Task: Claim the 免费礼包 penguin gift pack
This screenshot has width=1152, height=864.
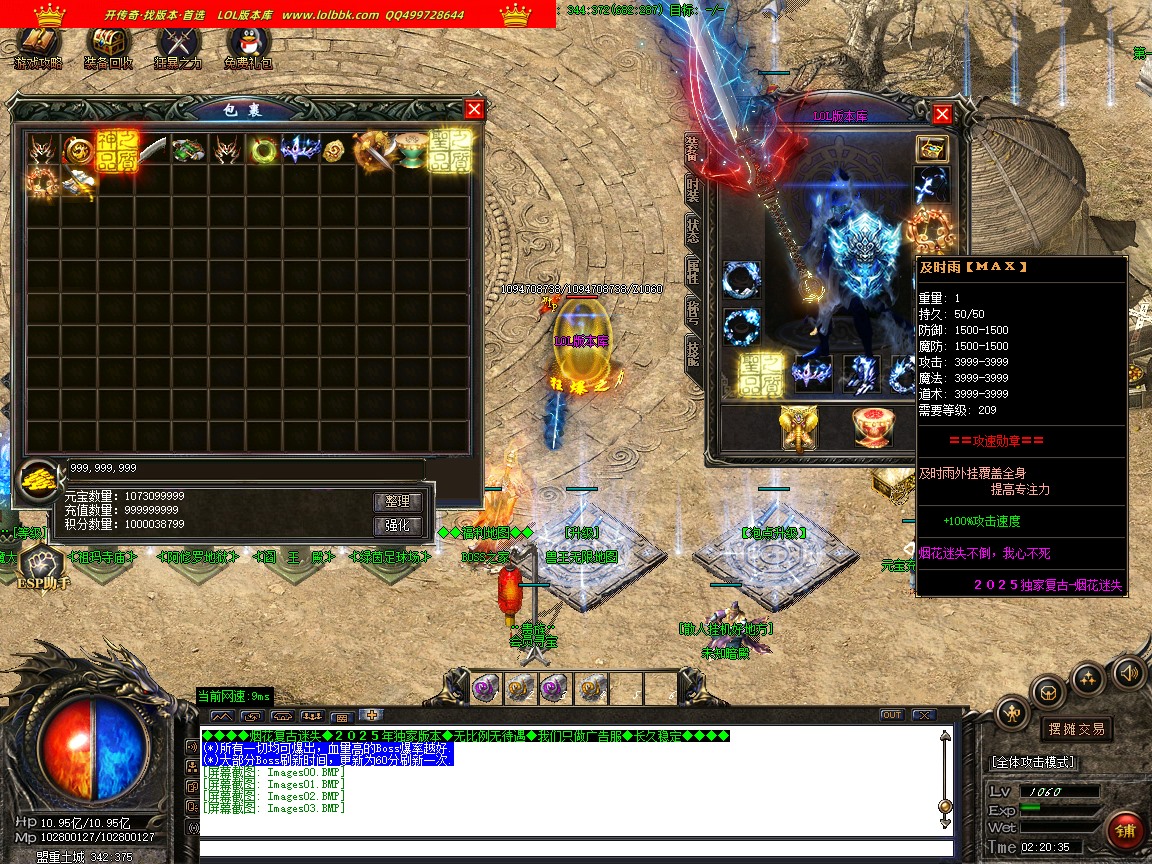Action: [248, 46]
